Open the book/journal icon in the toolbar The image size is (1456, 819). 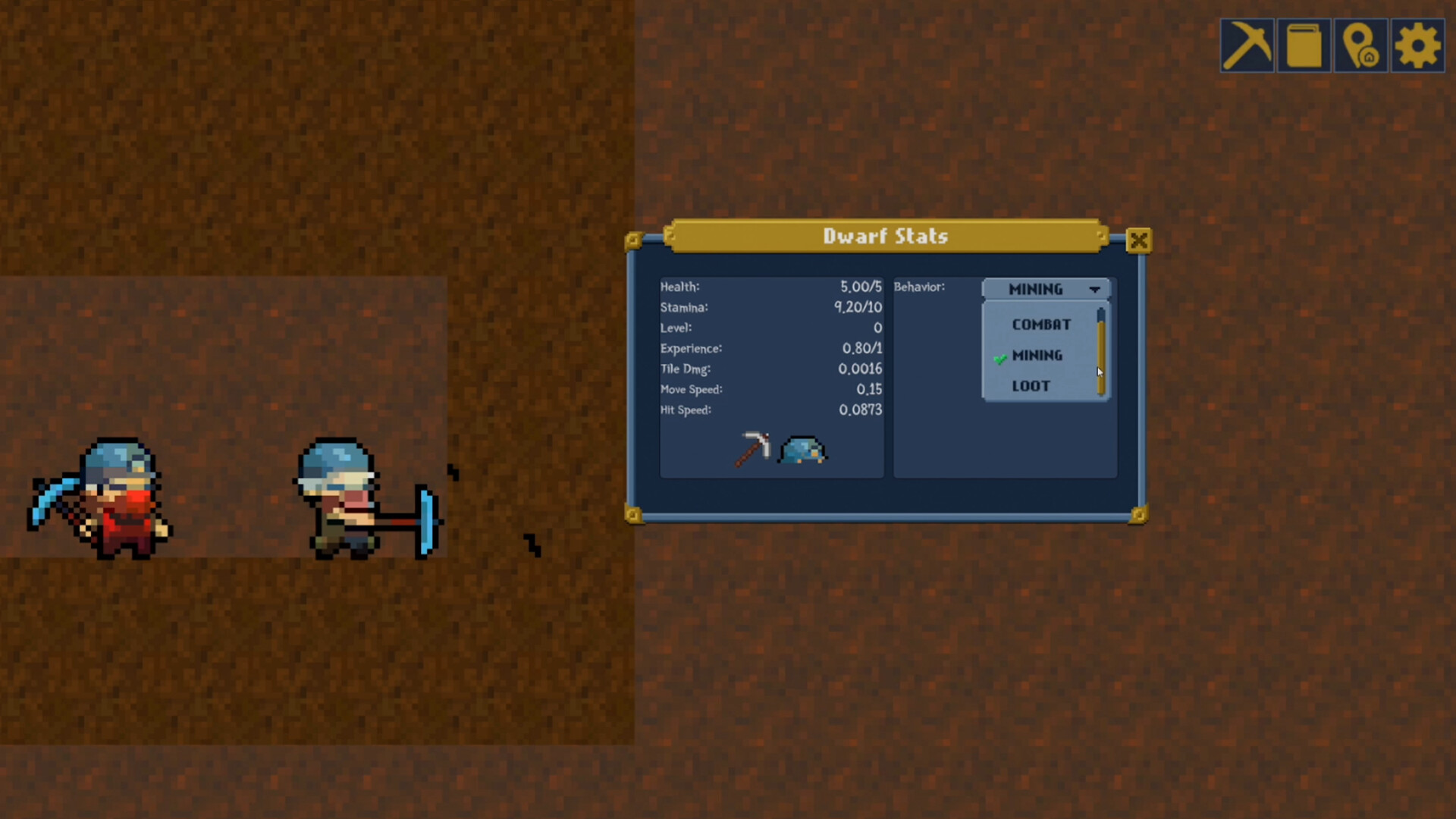[1304, 45]
